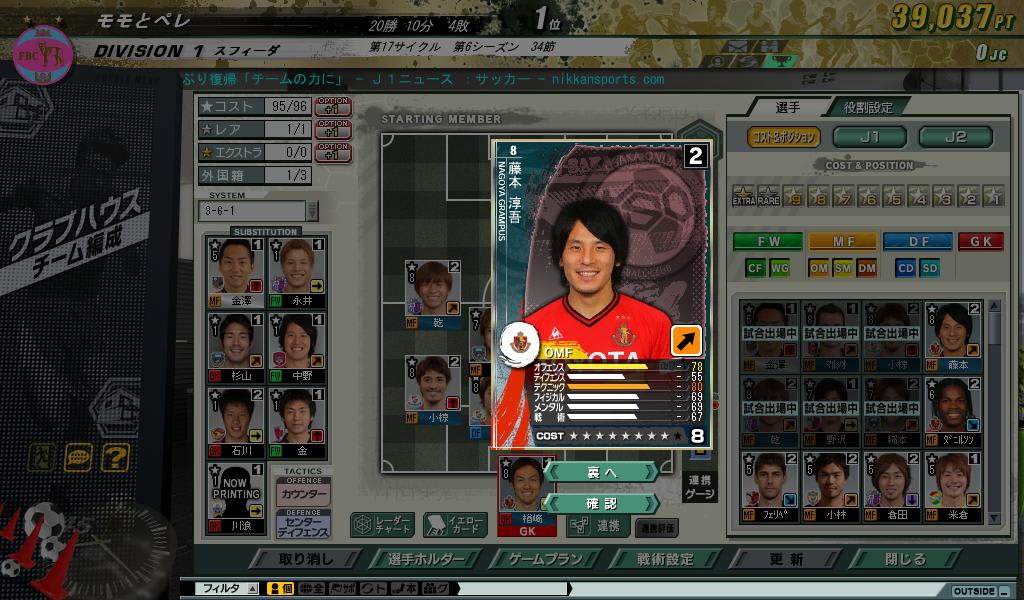The width and height of the screenshot is (1024, 600).
Task: Show the イエローカード yellow card view
Action: [455, 525]
